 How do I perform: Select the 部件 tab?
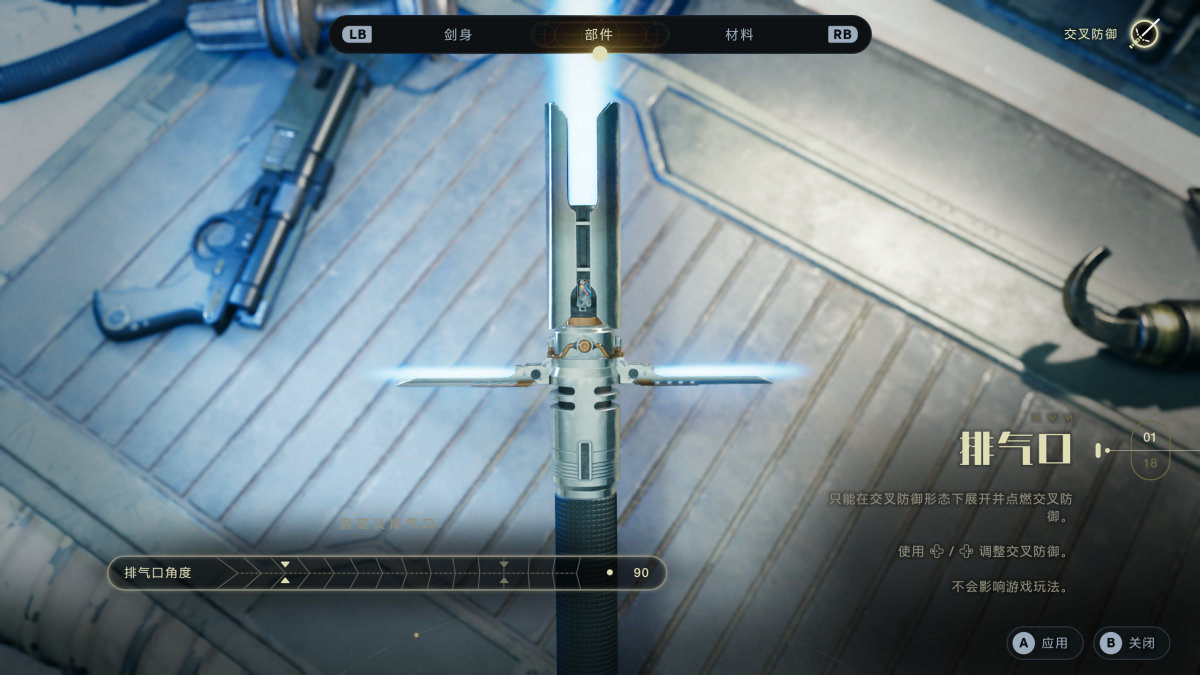click(x=599, y=35)
